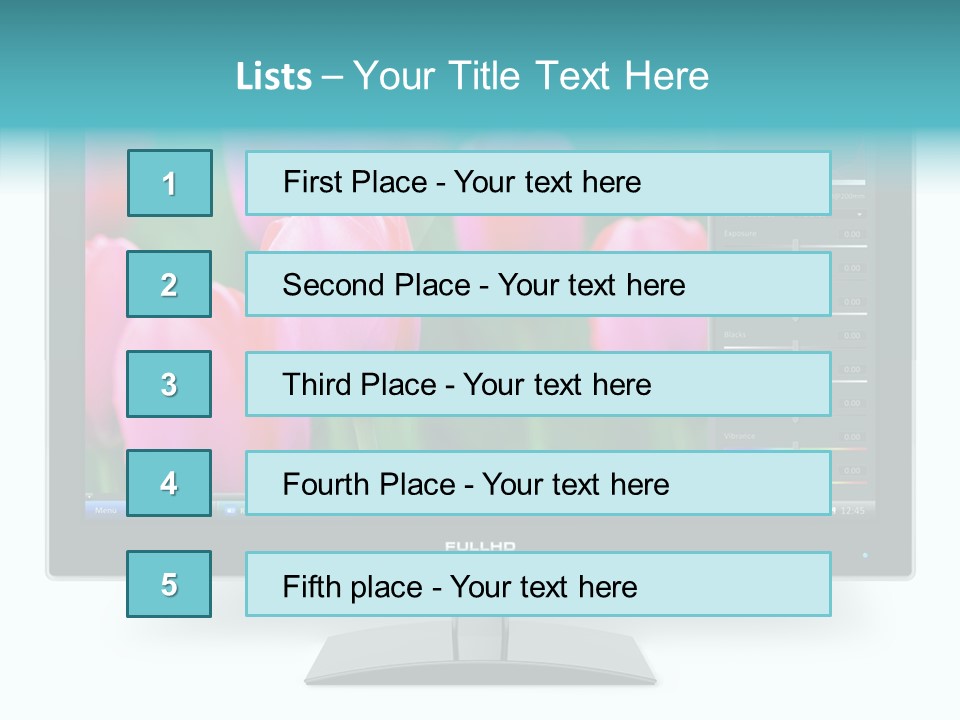Select the number 4 box

[x=169, y=483]
